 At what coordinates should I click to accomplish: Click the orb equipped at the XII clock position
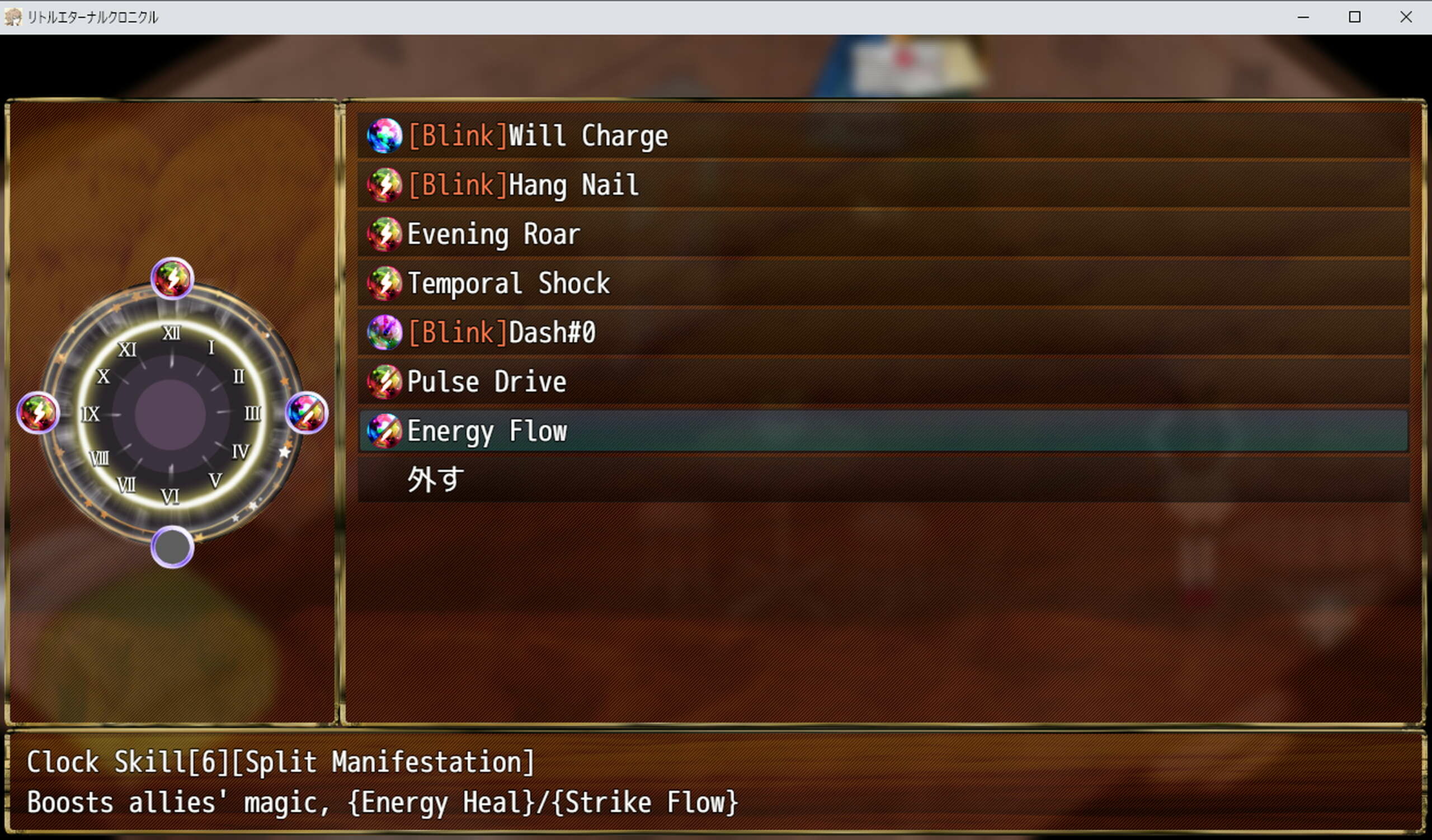click(x=172, y=278)
